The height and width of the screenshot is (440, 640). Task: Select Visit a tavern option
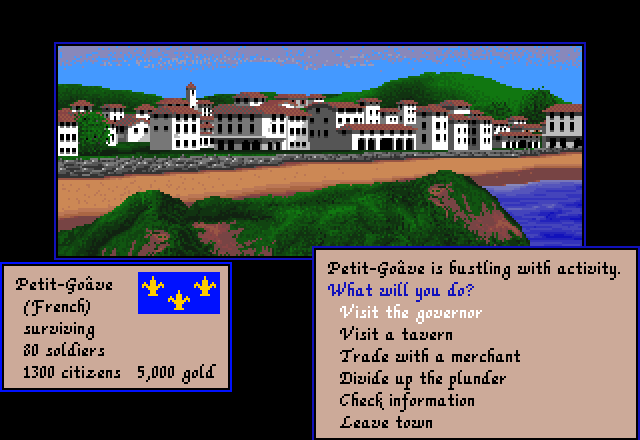tap(396, 335)
